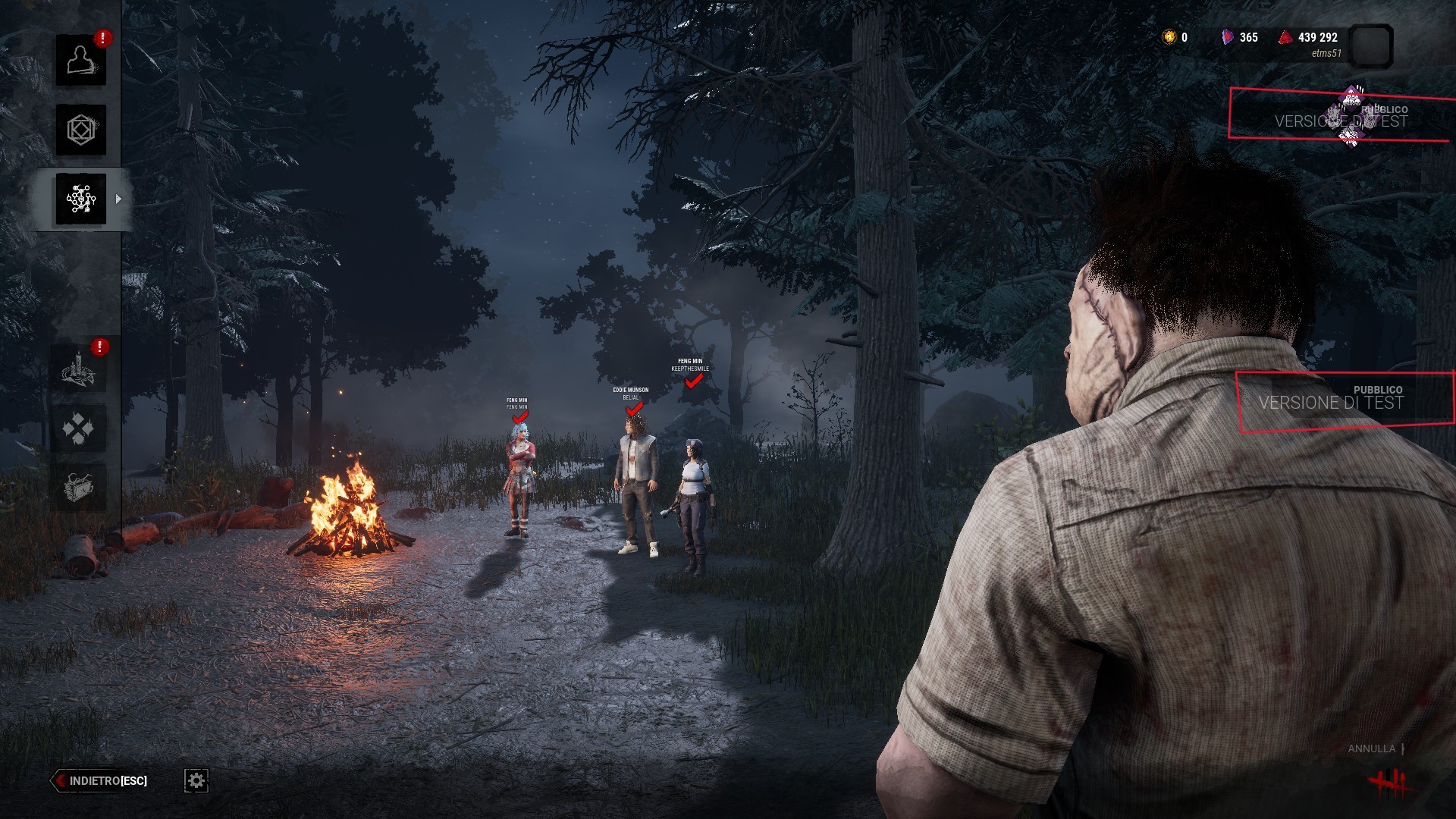Click ANNULLA to cancel ready status
This screenshot has height=819, width=1456.
(1371, 748)
